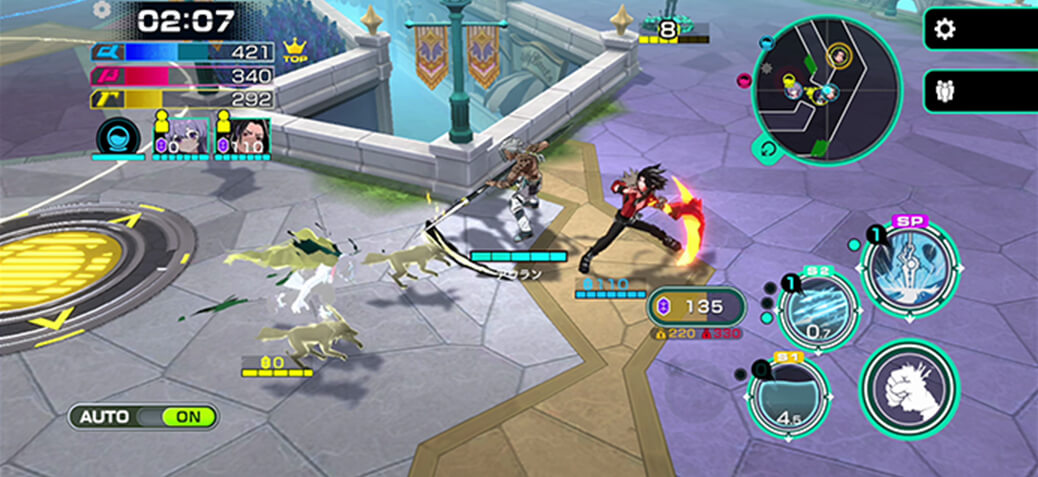Screen dimensions: 1038x477
Task: Use the S2 wind slash skill
Action: click(818, 310)
